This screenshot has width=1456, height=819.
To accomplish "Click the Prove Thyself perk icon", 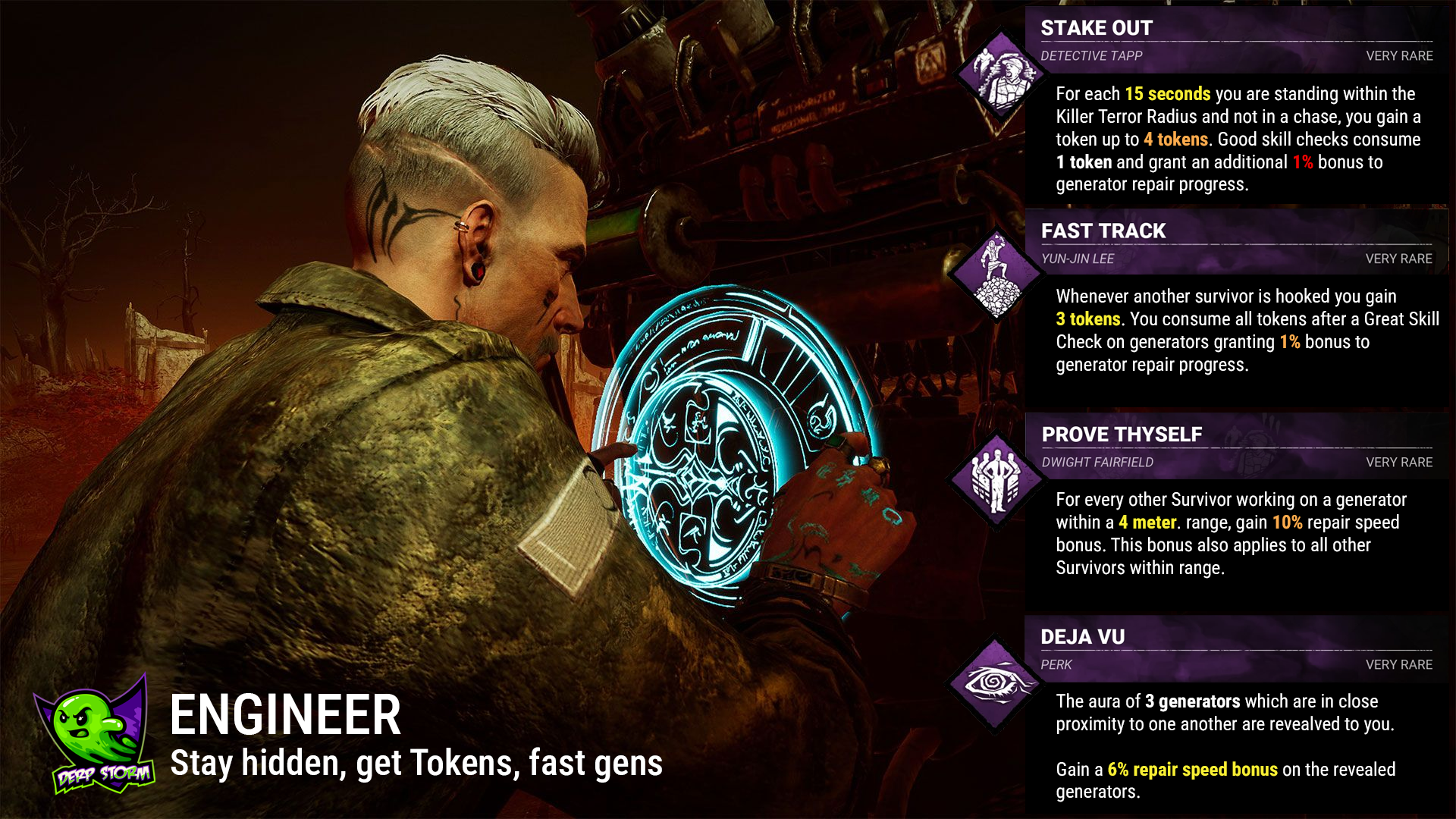I will click(x=996, y=481).
